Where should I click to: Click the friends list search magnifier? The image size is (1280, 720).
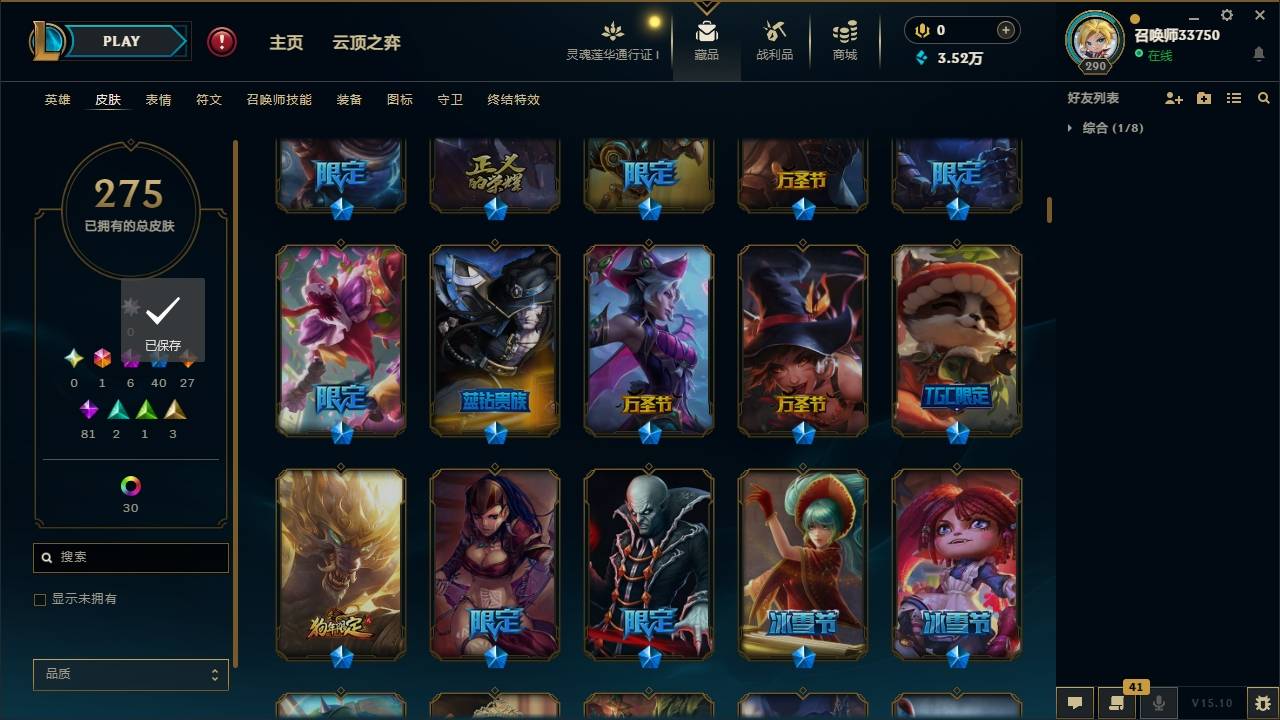[x=1264, y=97]
